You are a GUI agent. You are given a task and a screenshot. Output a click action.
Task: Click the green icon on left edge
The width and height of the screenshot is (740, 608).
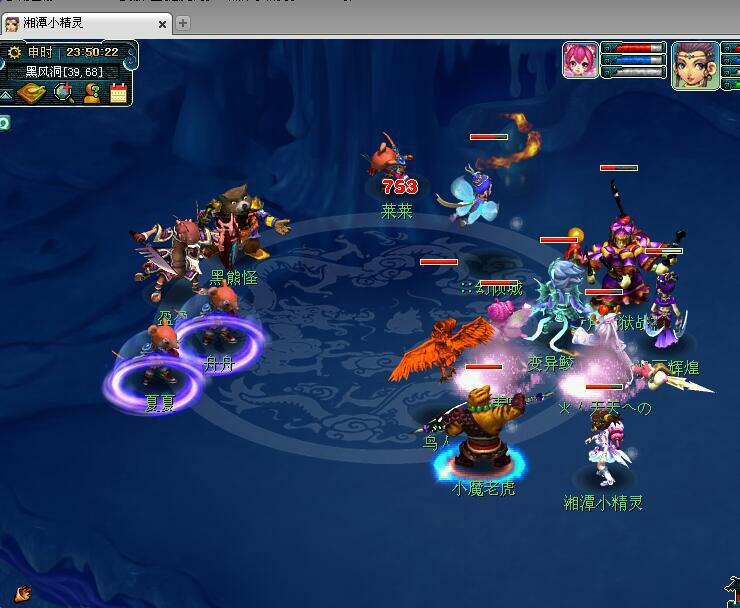(4, 122)
